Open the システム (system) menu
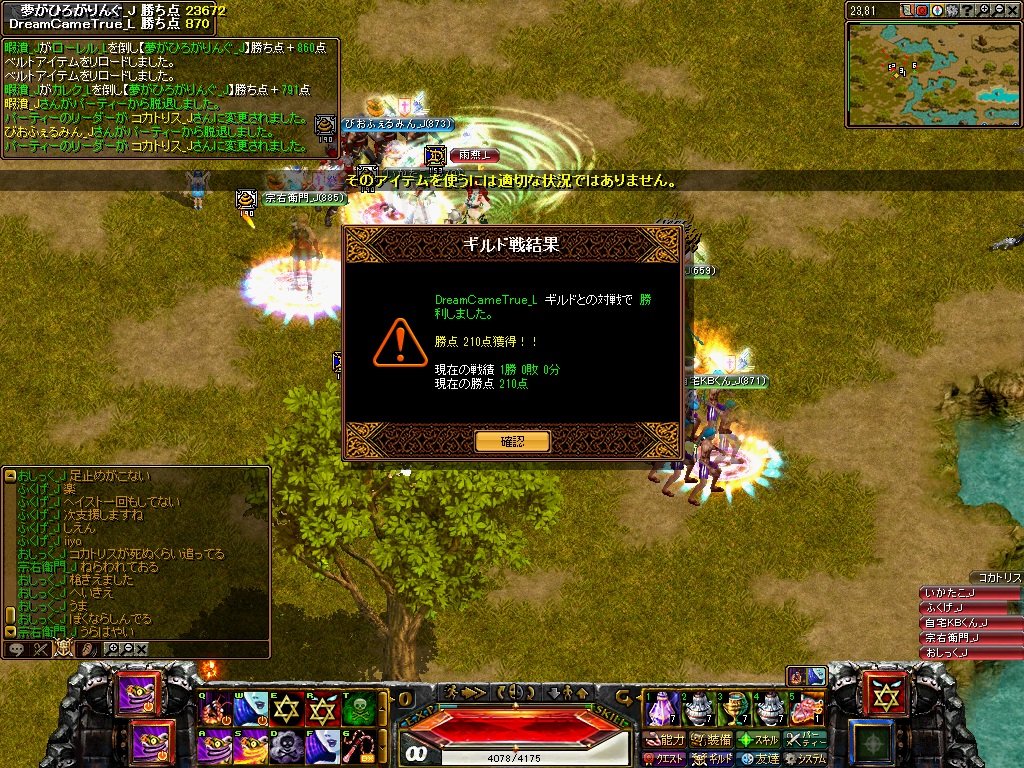This screenshot has height=768, width=1024. click(x=806, y=759)
